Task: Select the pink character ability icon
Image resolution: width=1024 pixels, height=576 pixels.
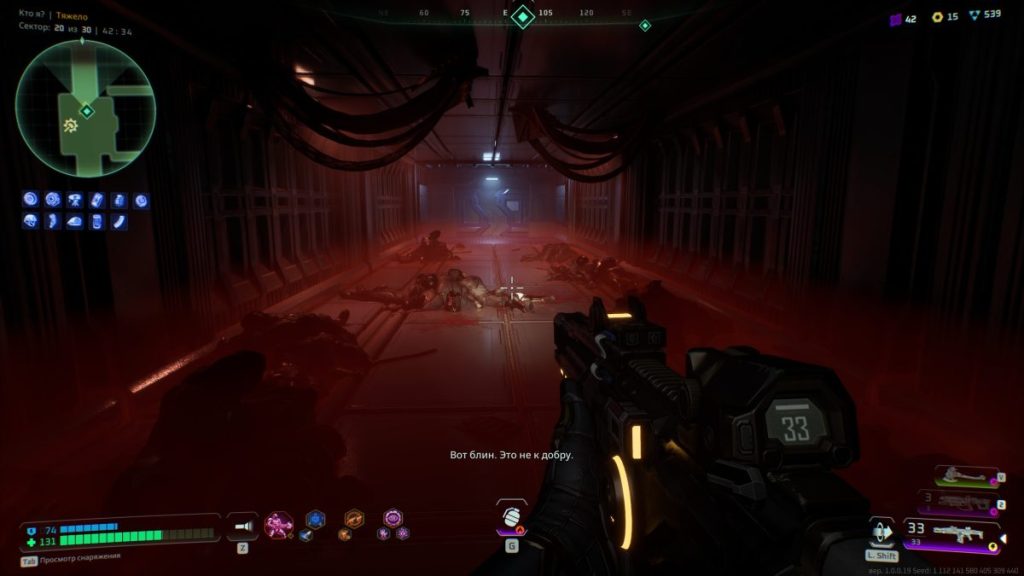Action: (x=277, y=524)
